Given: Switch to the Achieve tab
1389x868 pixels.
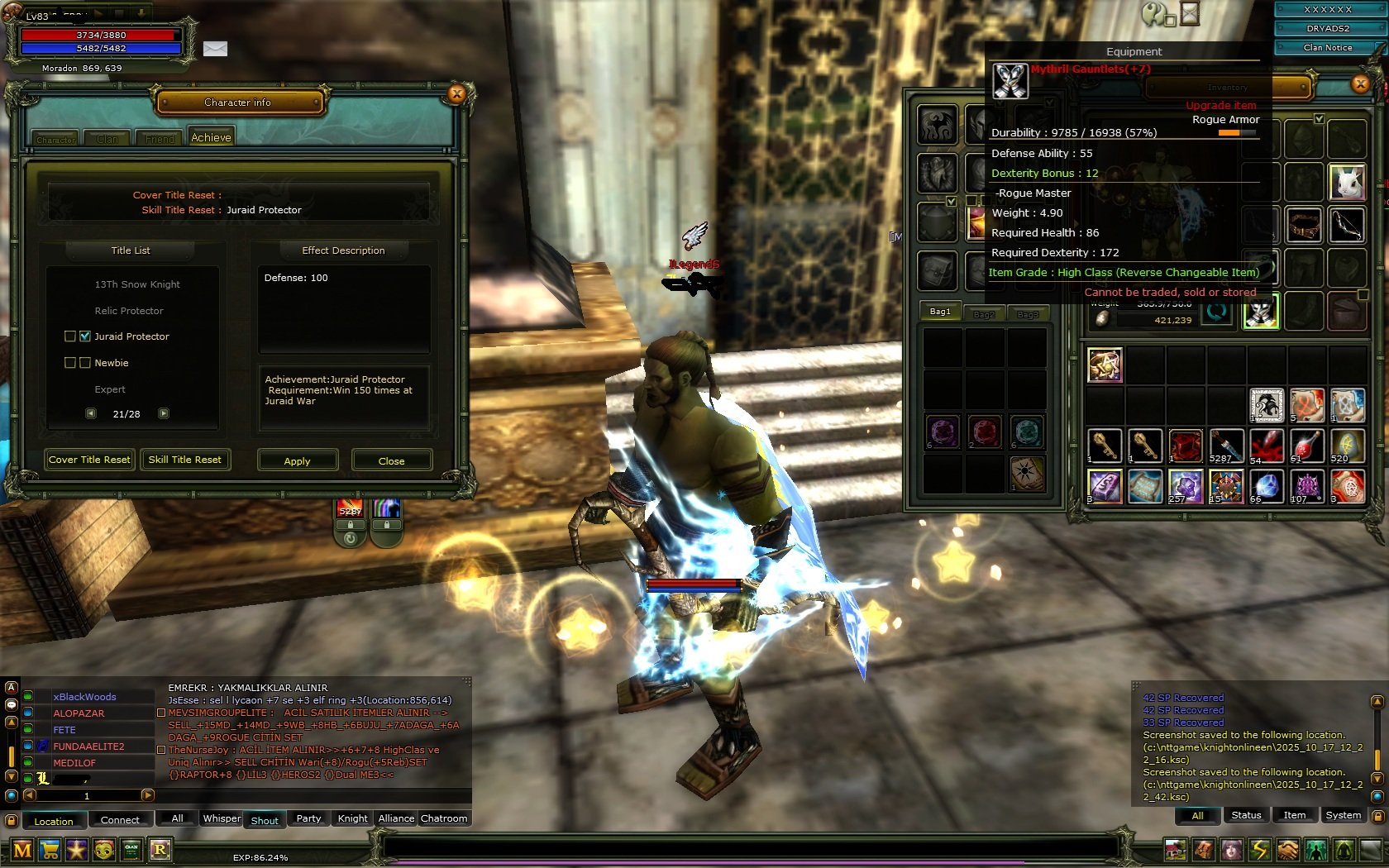Looking at the screenshot, I should [211, 138].
